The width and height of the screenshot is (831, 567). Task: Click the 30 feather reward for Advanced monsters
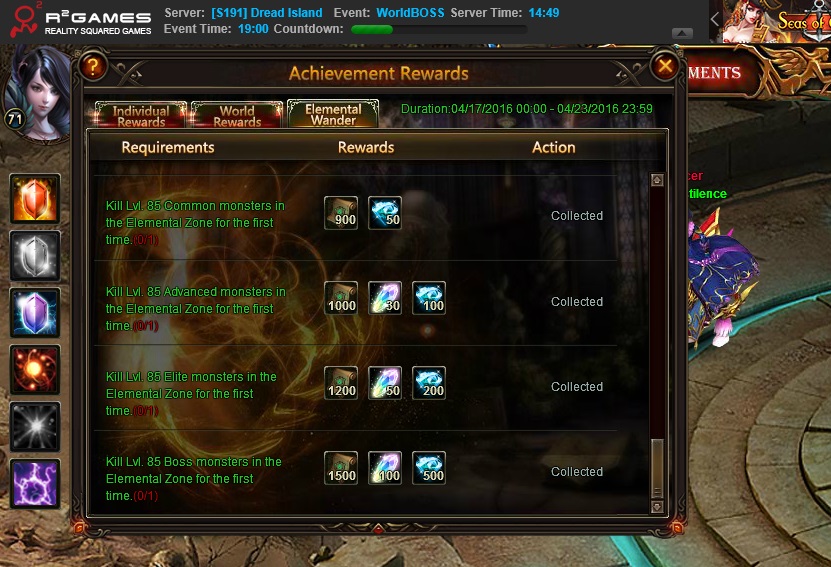385,298
